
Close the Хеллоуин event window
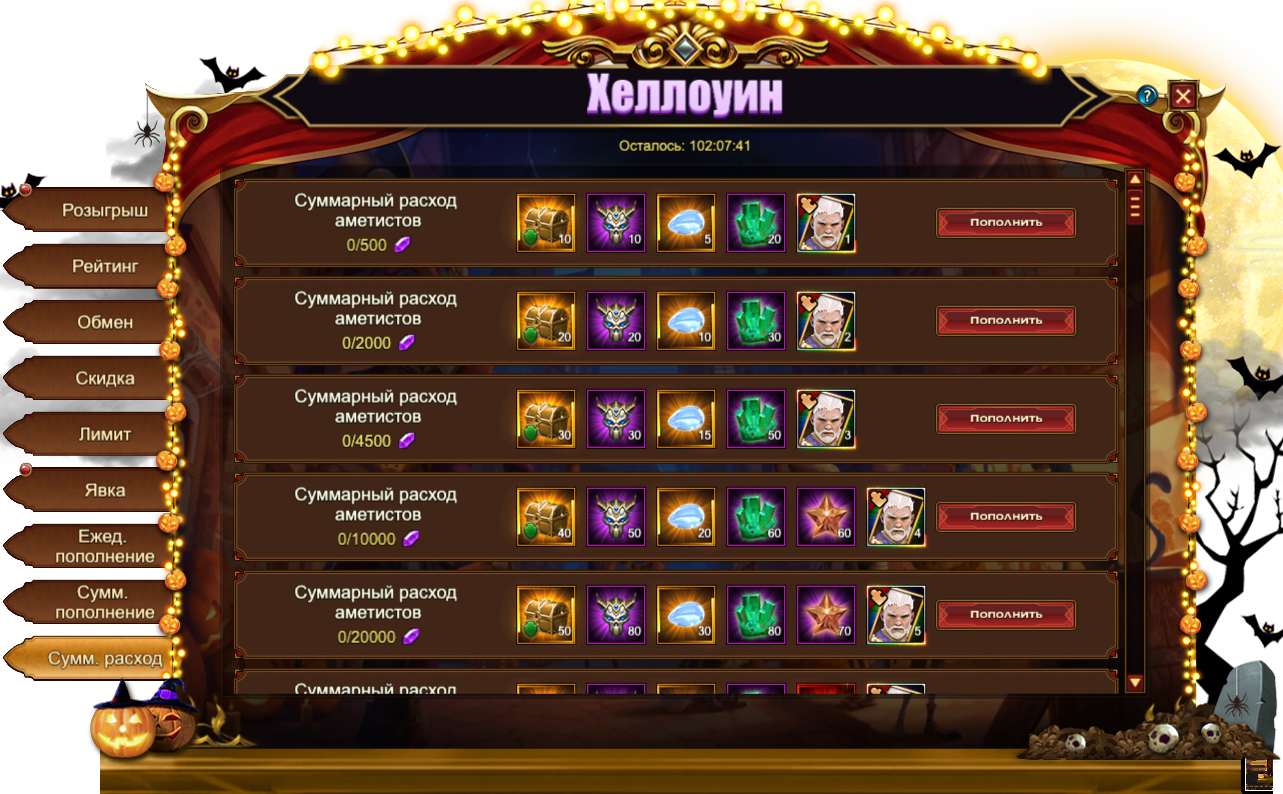(x=1183, y=96)
